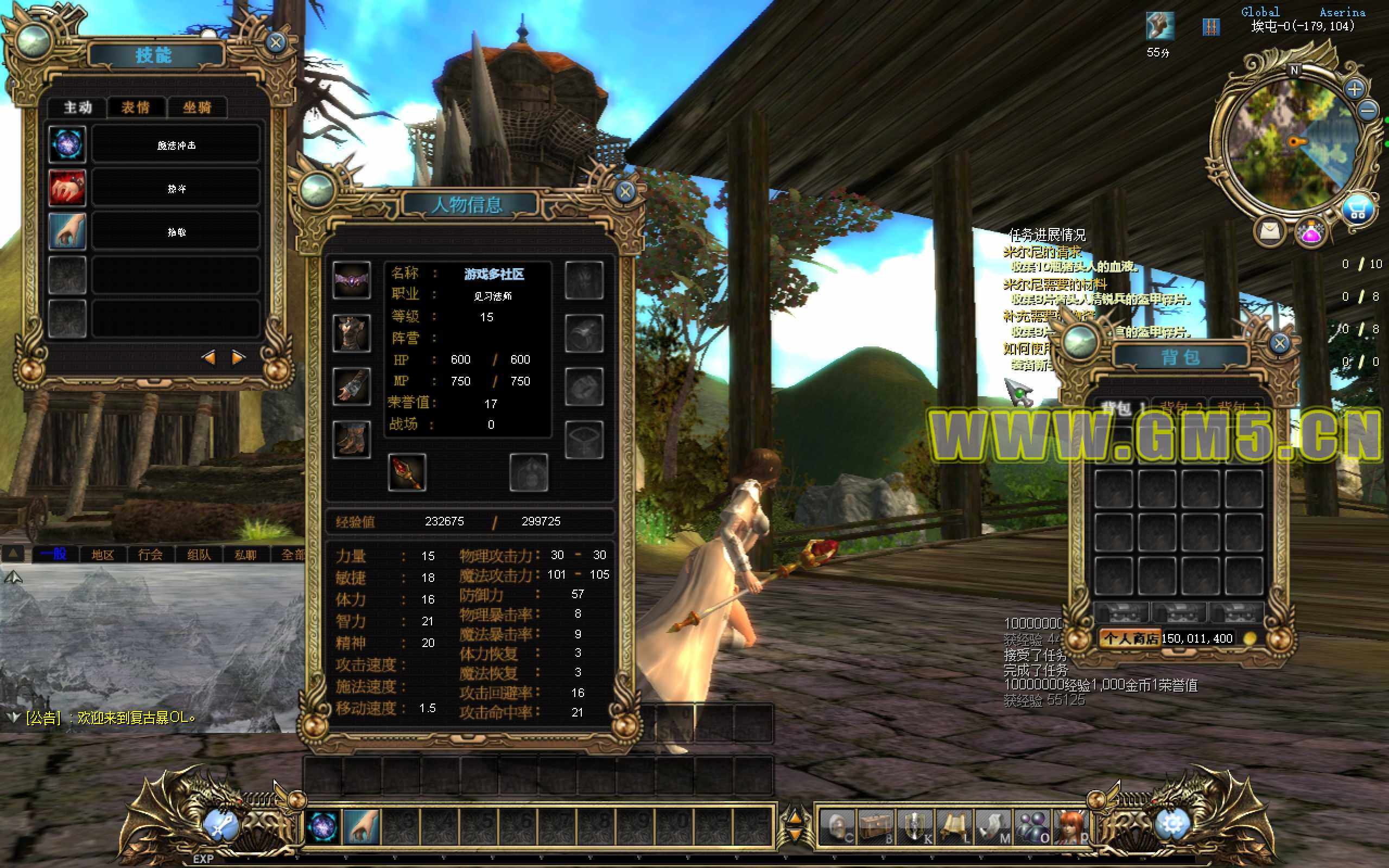Switch chat to the 组队 party channel
The width and height of the screenshot is (1389, 868).
(199, 555)
